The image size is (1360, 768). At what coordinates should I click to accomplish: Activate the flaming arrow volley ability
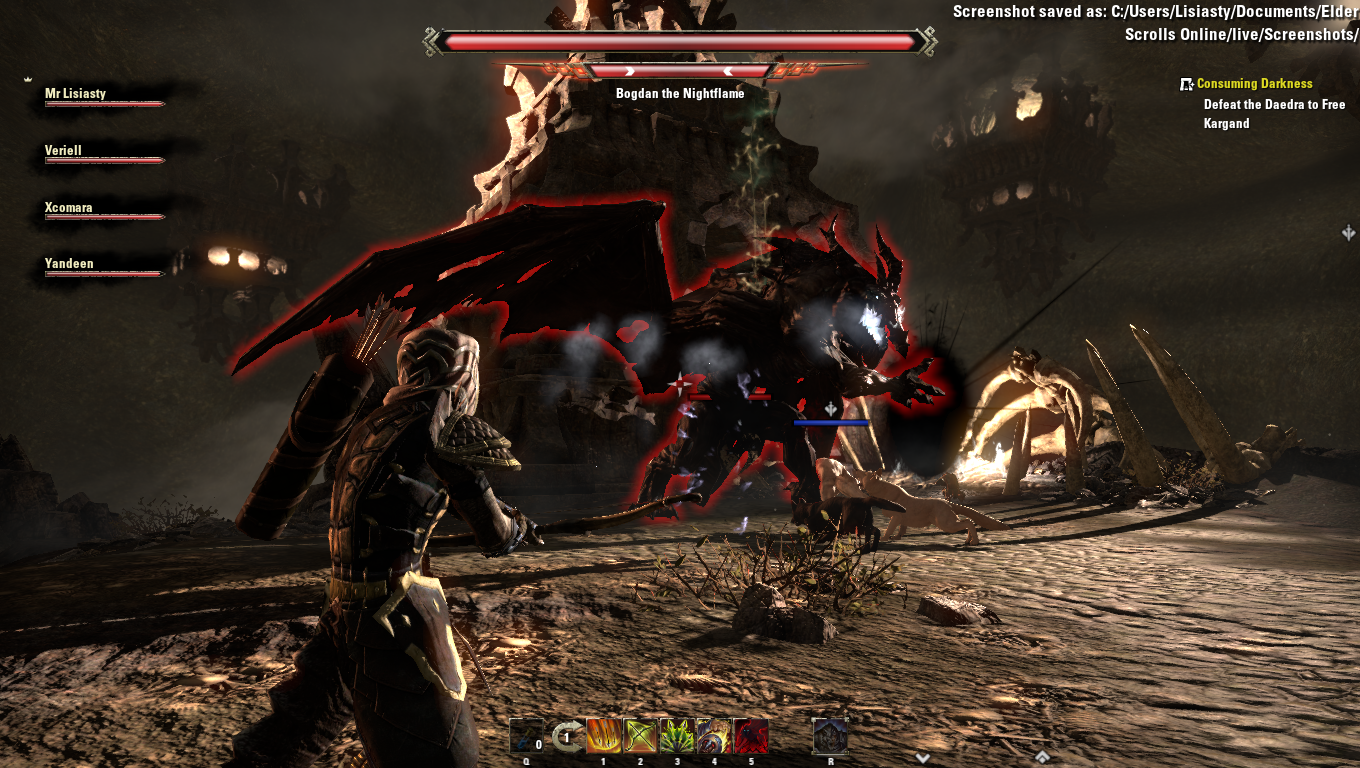(603, 736)
